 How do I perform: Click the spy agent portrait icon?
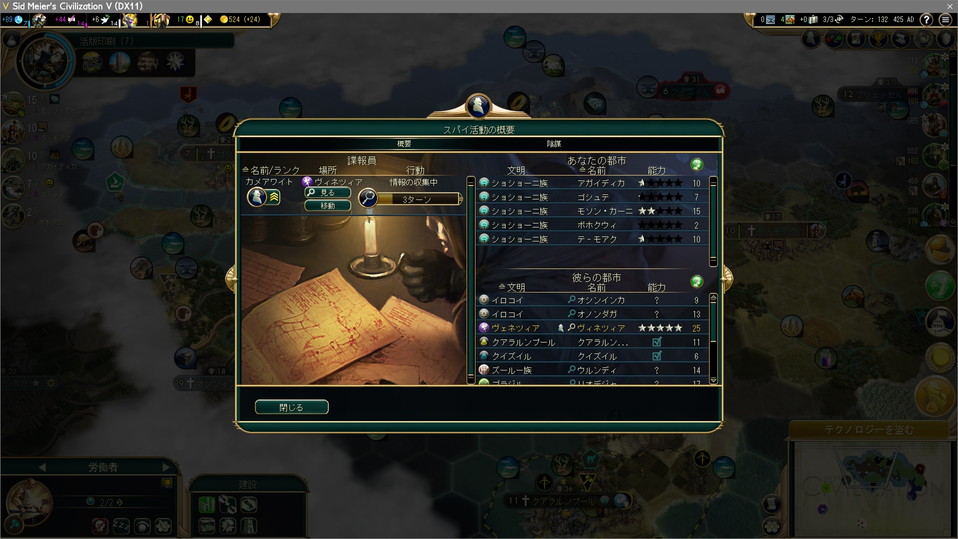[255, 197]
